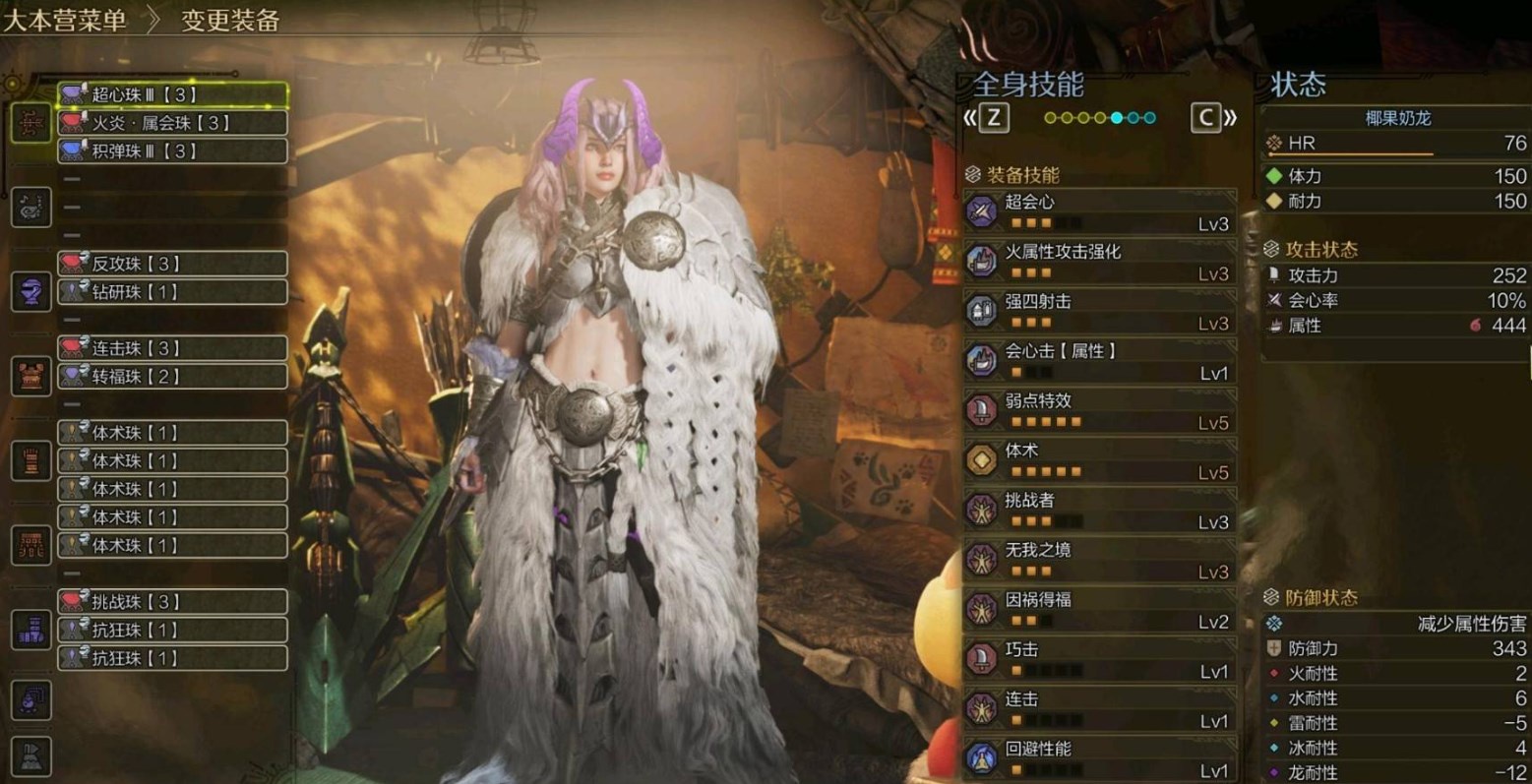Choose the 火炎·属会珠【3】 decoration
1532x784 pixels.
pyautogui.click(x=173, y=123)
